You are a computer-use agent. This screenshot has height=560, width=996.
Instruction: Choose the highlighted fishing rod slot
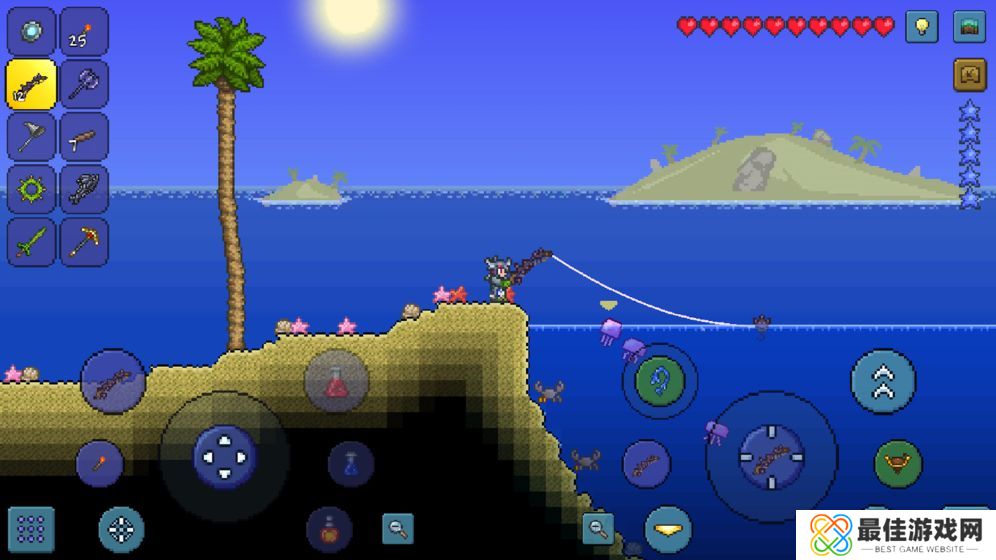click(31, 84)
